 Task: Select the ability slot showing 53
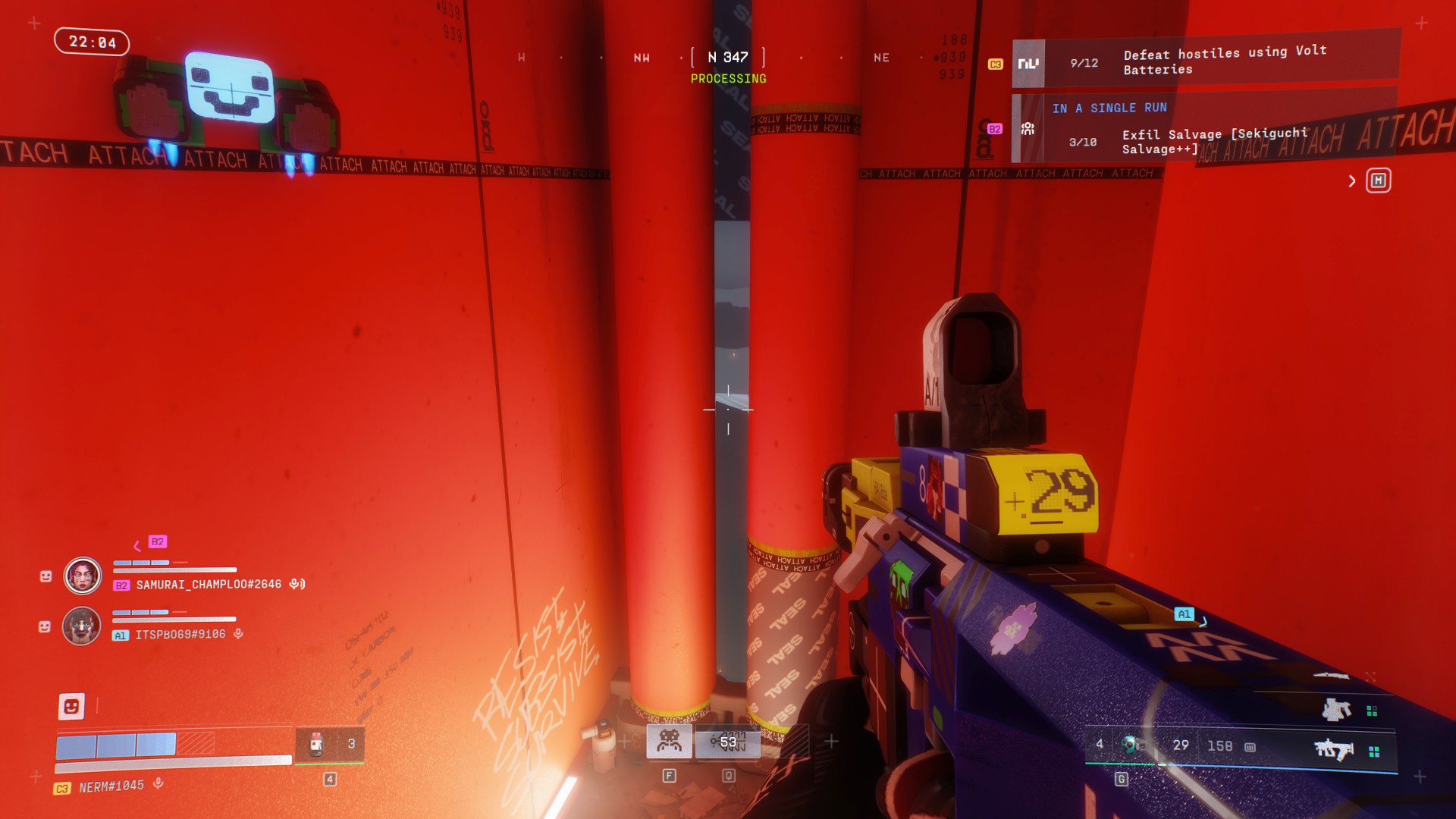pos(728,741)
